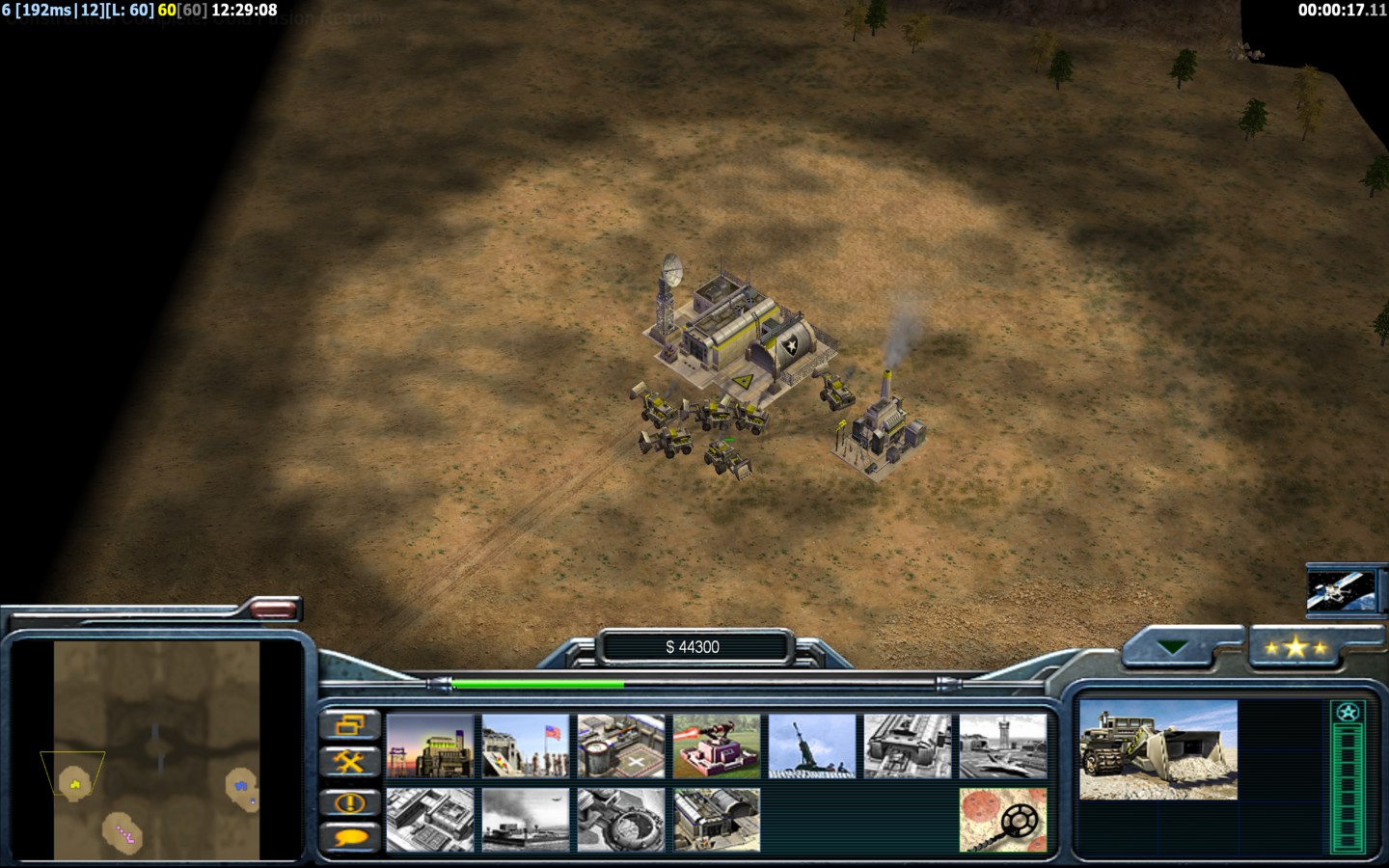Build a Cold Fusion Reactor
1389x868 pixels.
430,746
